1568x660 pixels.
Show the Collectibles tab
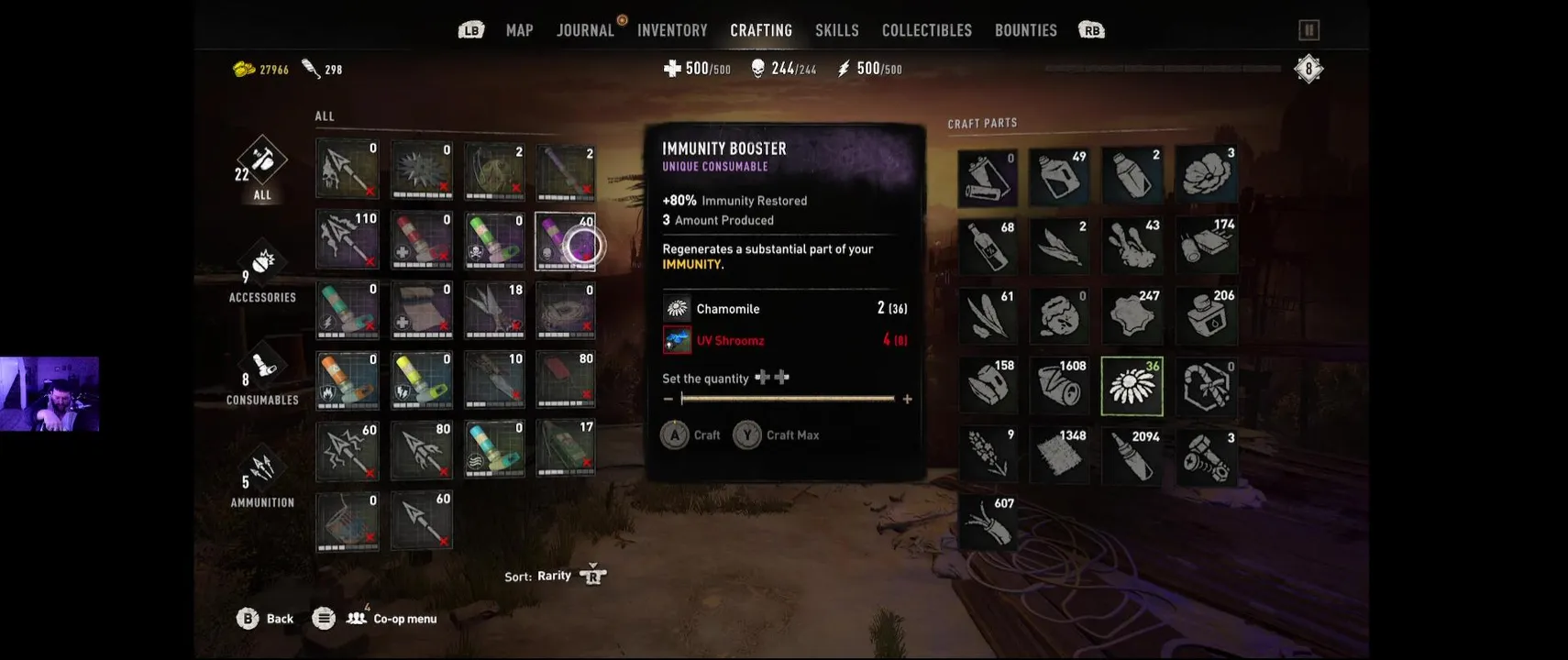coord(927,30)
